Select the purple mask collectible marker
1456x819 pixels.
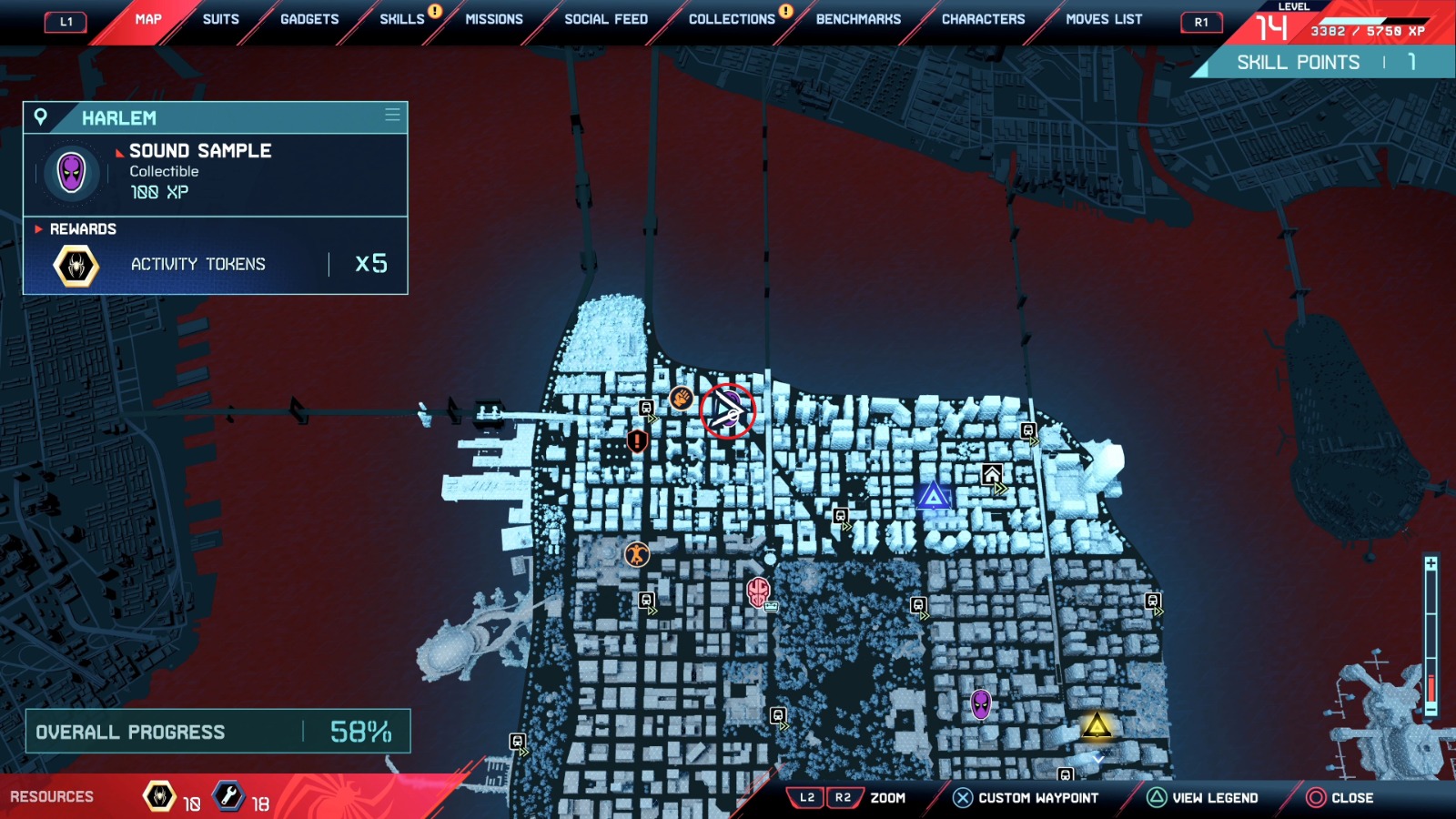pos(980,703)
